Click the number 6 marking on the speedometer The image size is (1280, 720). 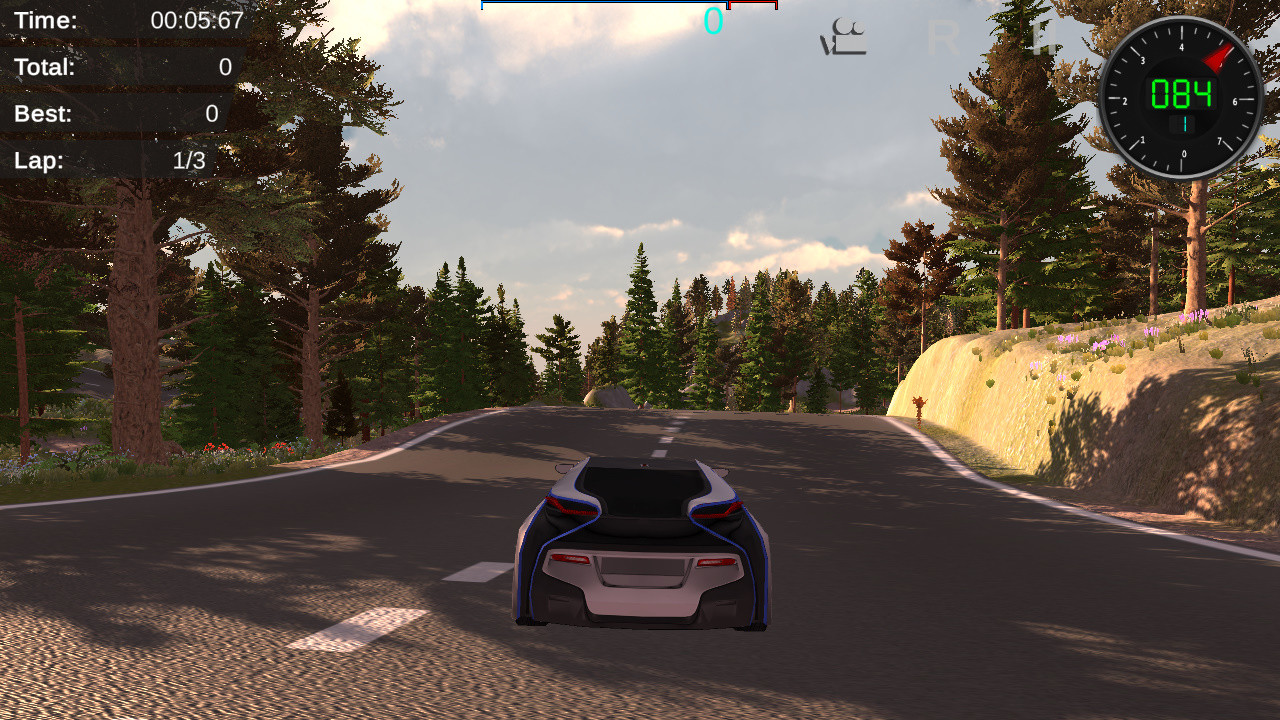pyautogui.click(x=1233, y=101)
